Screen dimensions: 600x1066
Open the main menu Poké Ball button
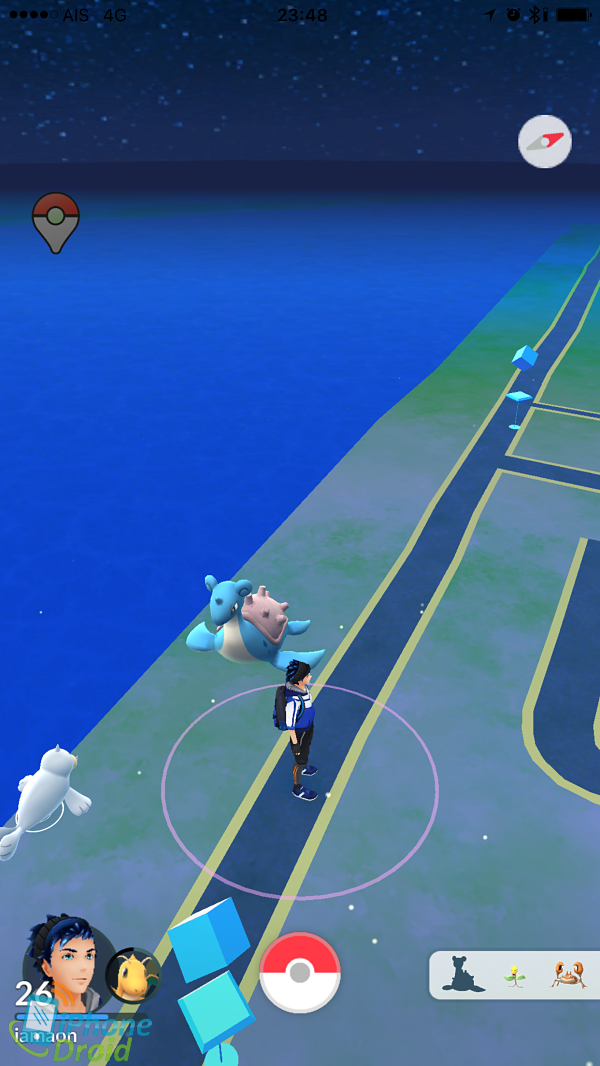coord(300,973)
